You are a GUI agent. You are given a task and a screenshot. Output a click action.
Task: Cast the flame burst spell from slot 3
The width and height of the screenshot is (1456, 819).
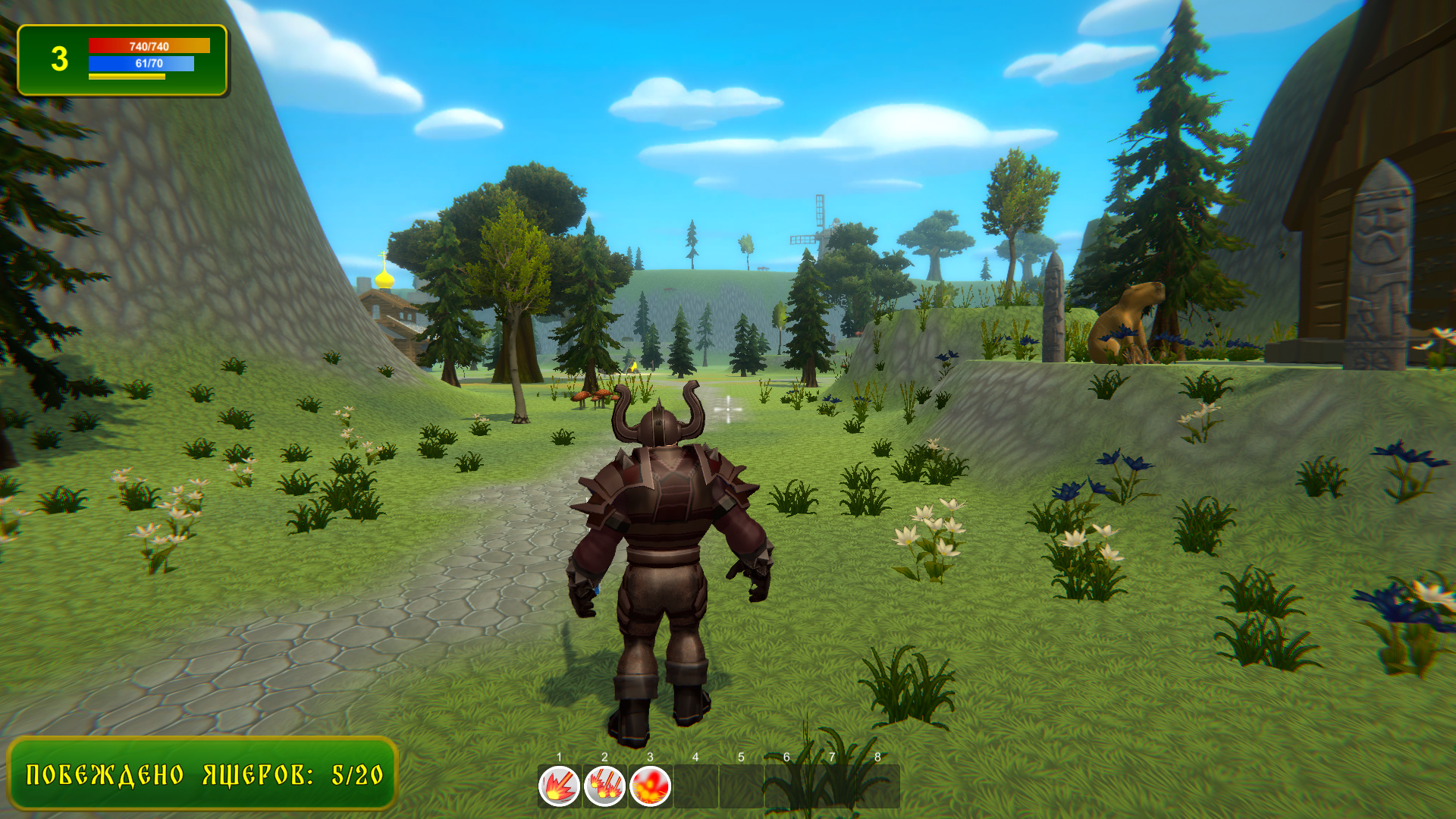[650, 785]
